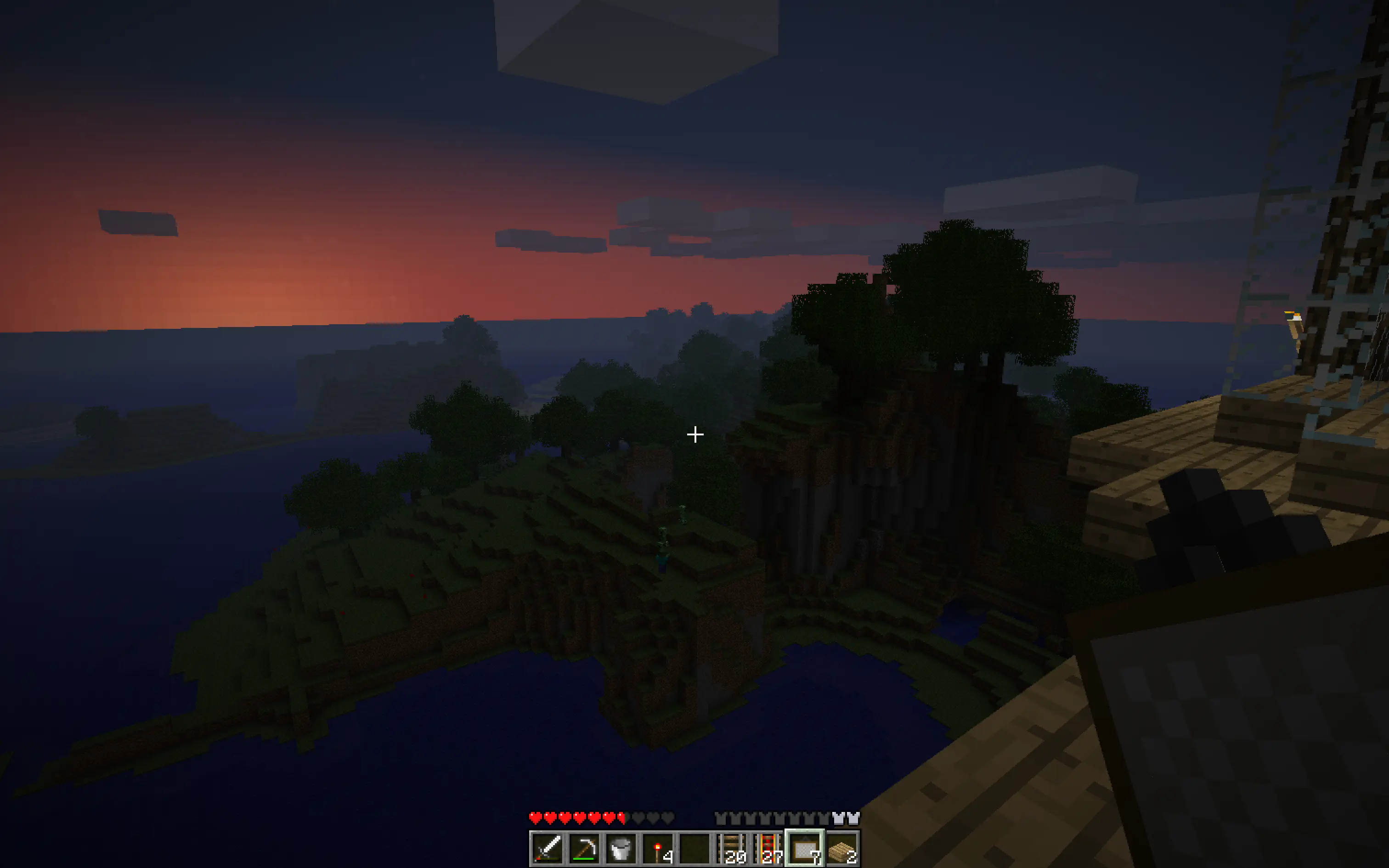Click the rightmost white armor chestplate icon
Viewport: 1389px width, 868px height.
(855, 817)
